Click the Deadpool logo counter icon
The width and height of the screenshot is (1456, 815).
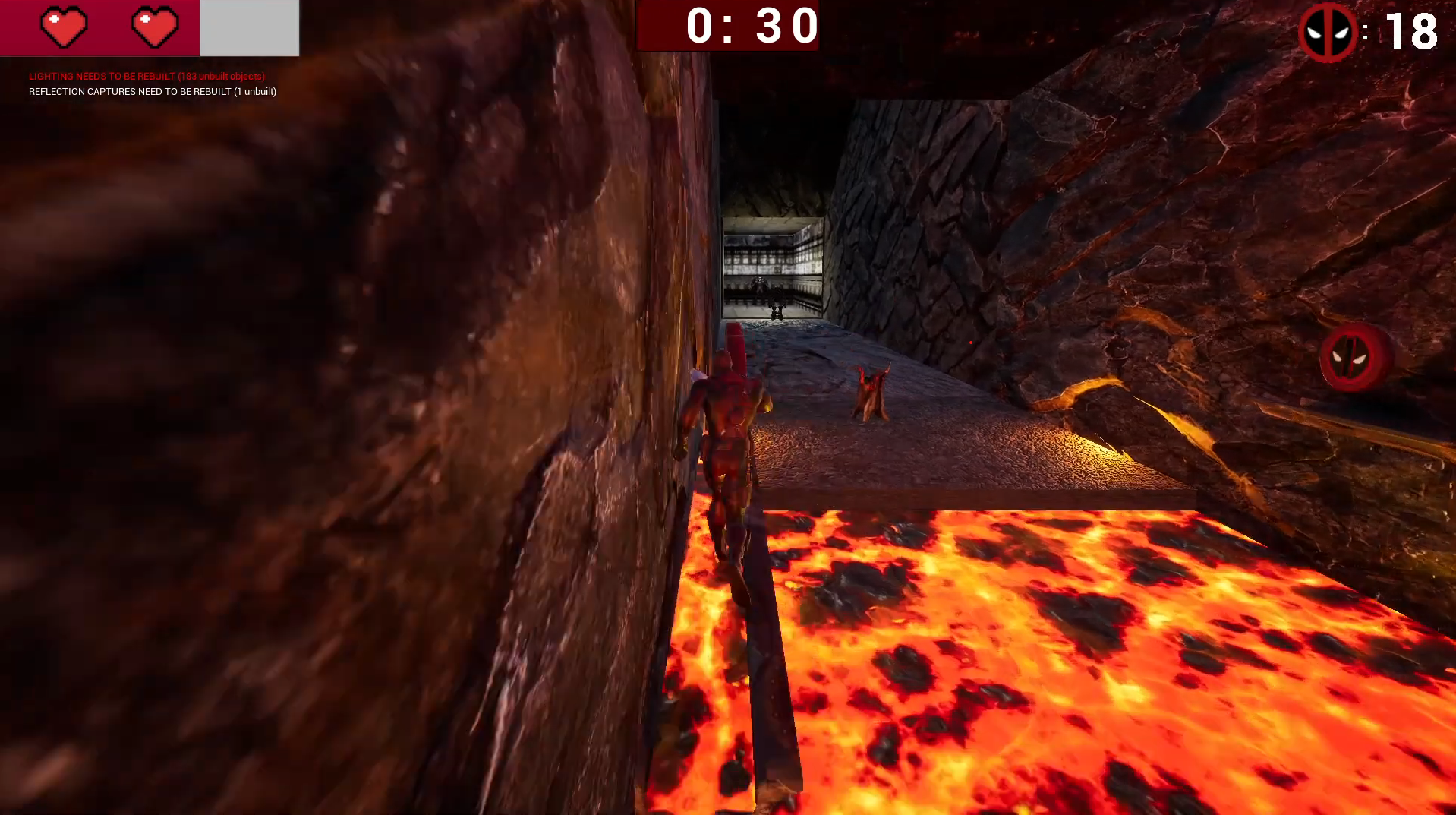1327,32
